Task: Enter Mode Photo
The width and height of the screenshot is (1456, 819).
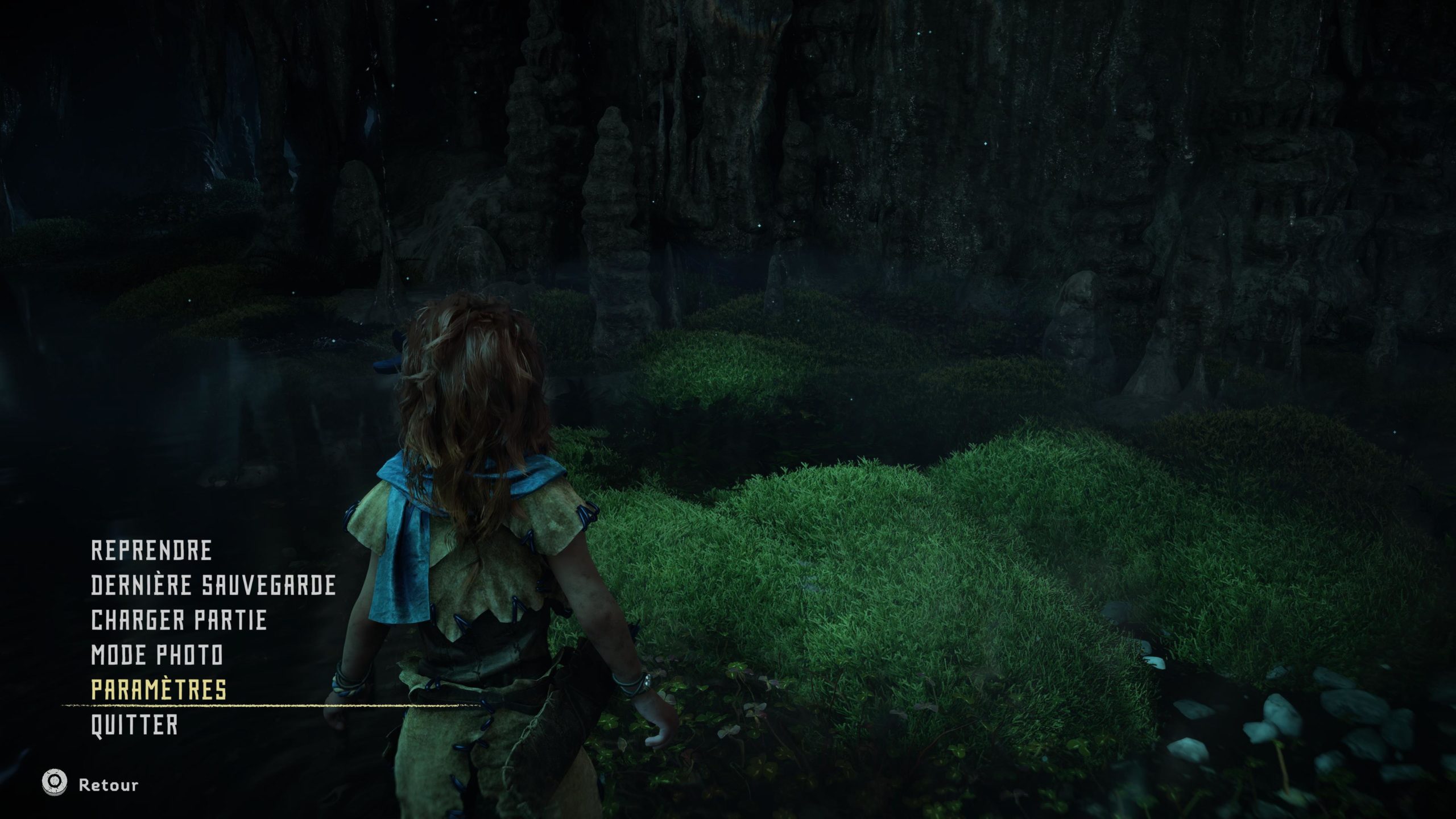Action: (x=157, y=655)
